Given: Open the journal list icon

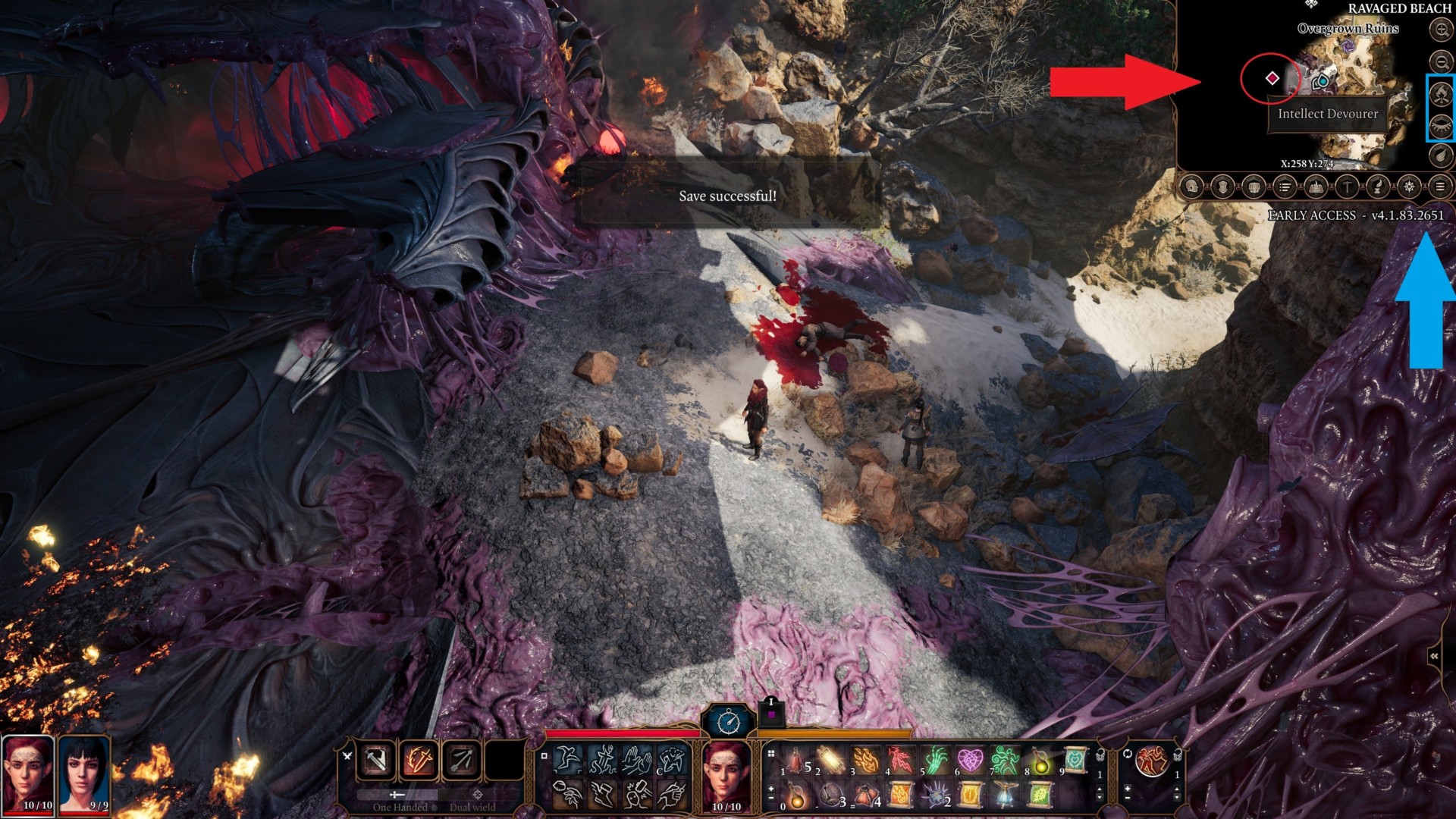Looking at the screenshot, I should 1285,187.
